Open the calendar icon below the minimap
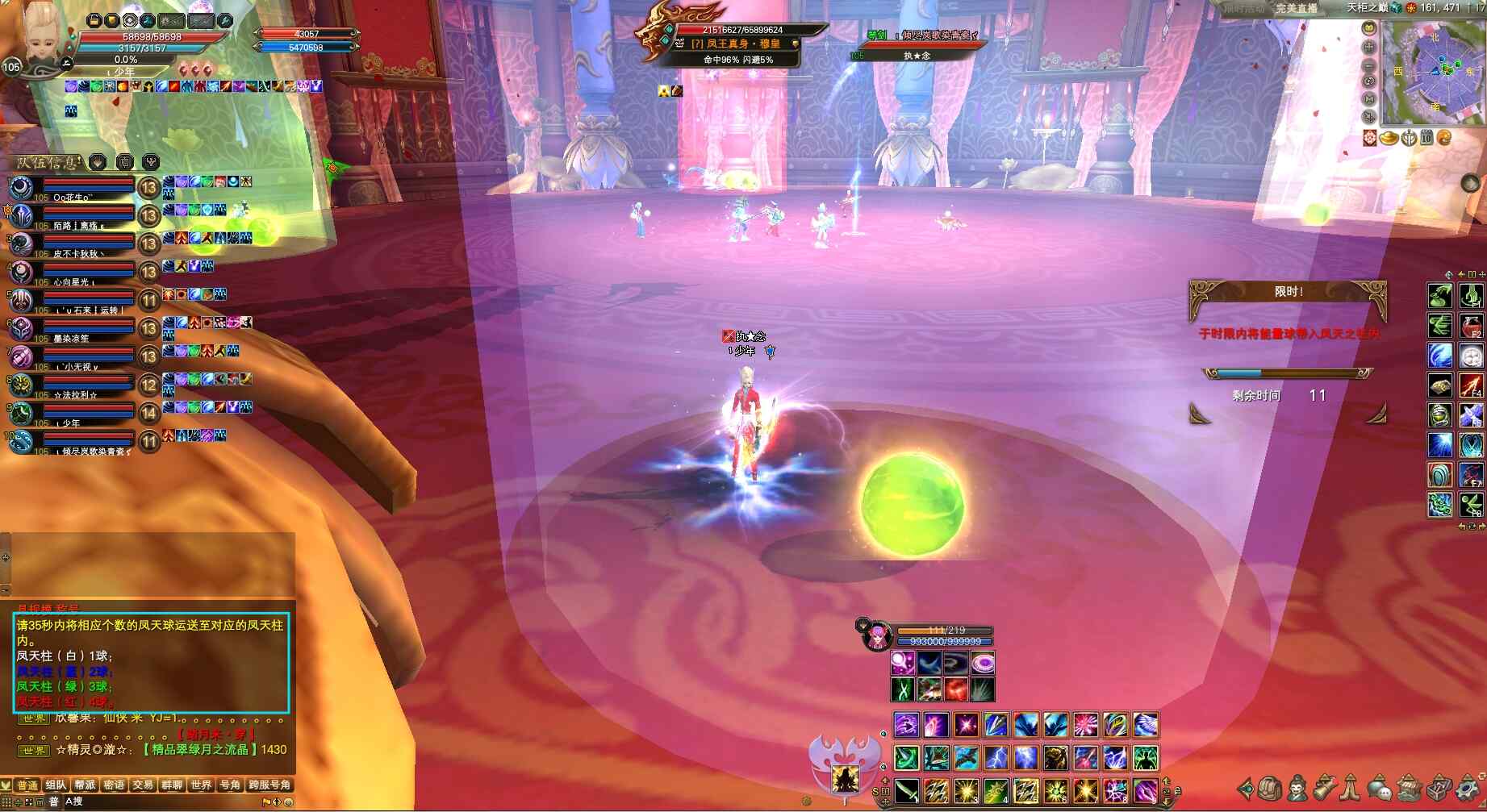This screenshot has width=1487, height=812. (1426, 138)
